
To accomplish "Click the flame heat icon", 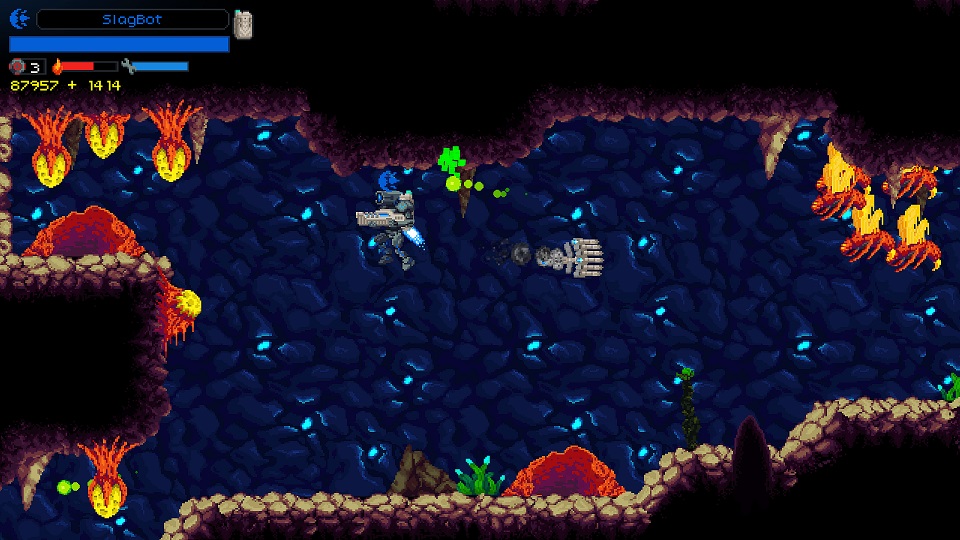I will point(57,67).
